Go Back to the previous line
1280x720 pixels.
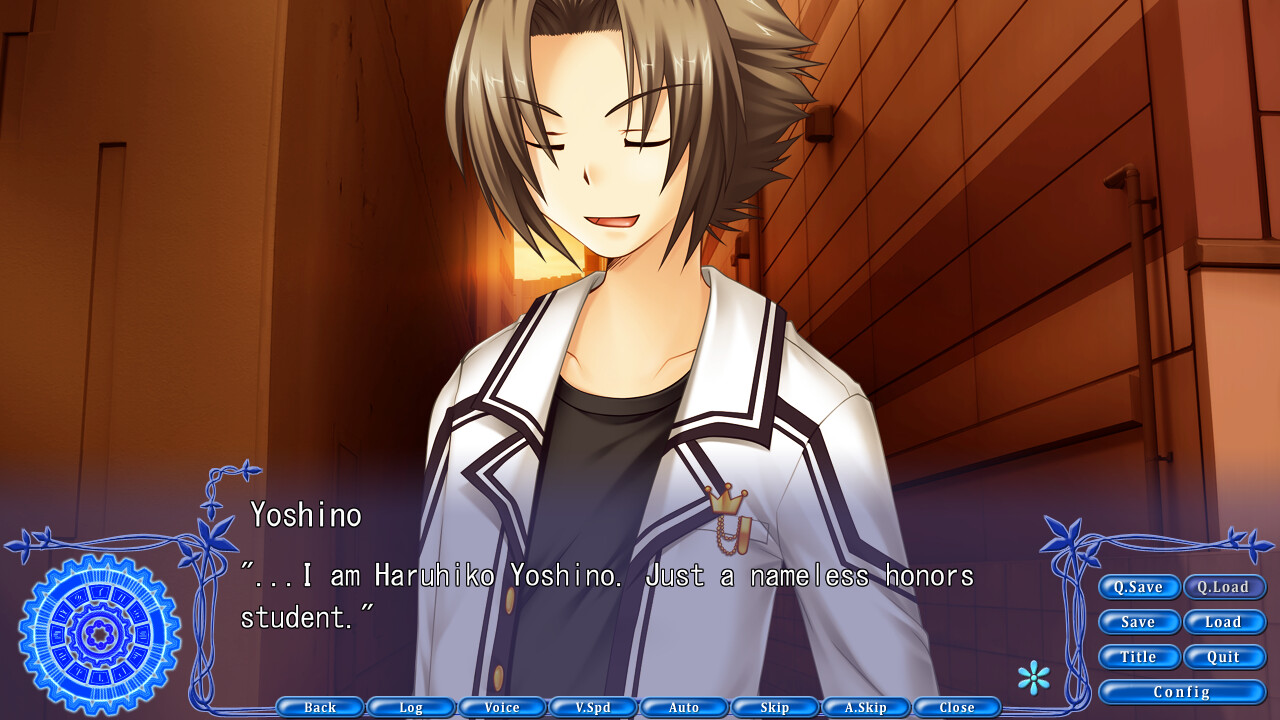320,707
